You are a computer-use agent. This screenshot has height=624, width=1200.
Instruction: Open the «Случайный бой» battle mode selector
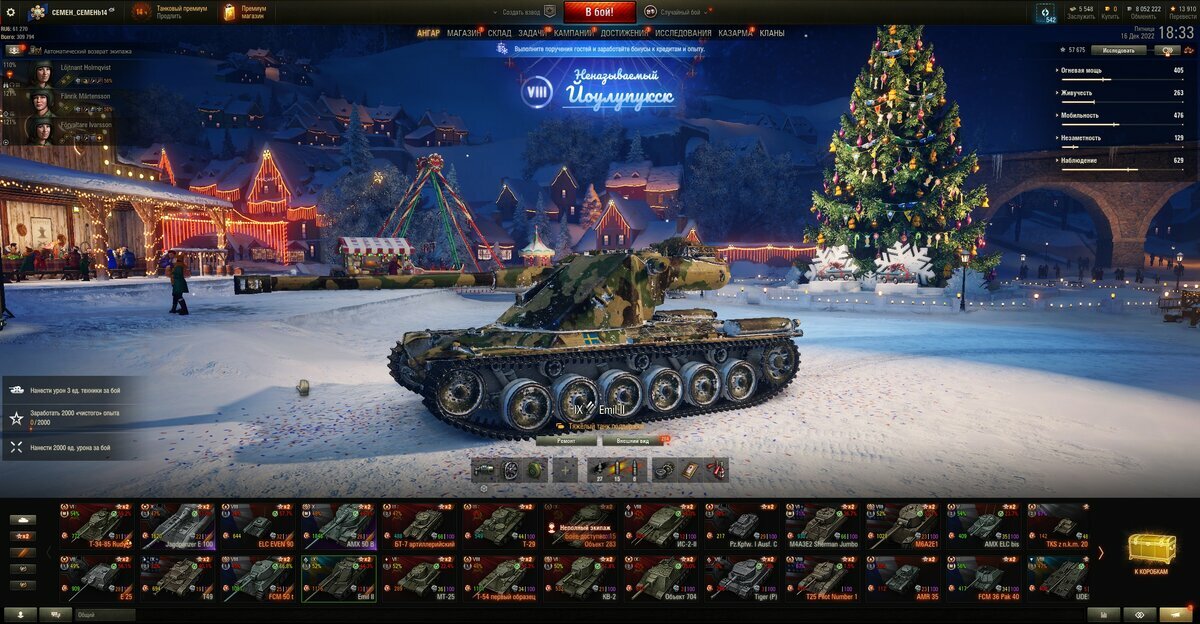click(x=680, y=12)
